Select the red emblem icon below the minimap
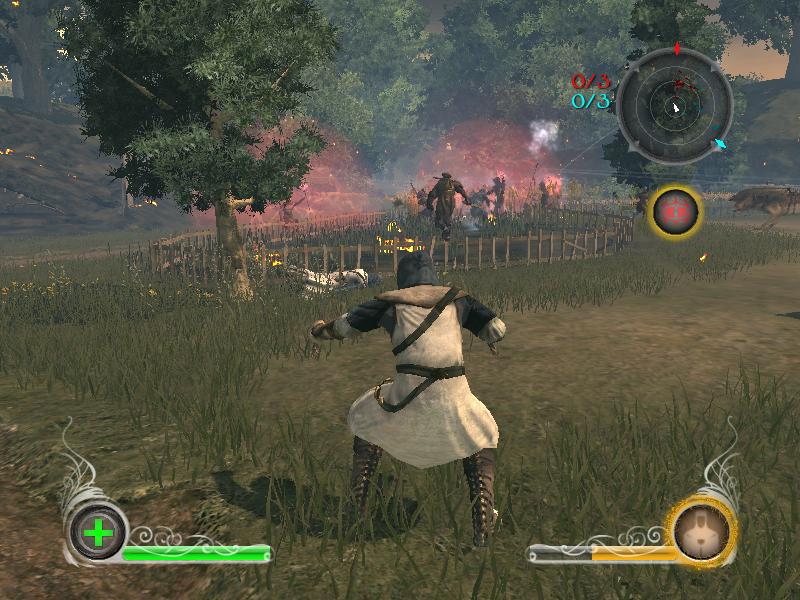This screenshot has height=600, width=800. (676, 211)
